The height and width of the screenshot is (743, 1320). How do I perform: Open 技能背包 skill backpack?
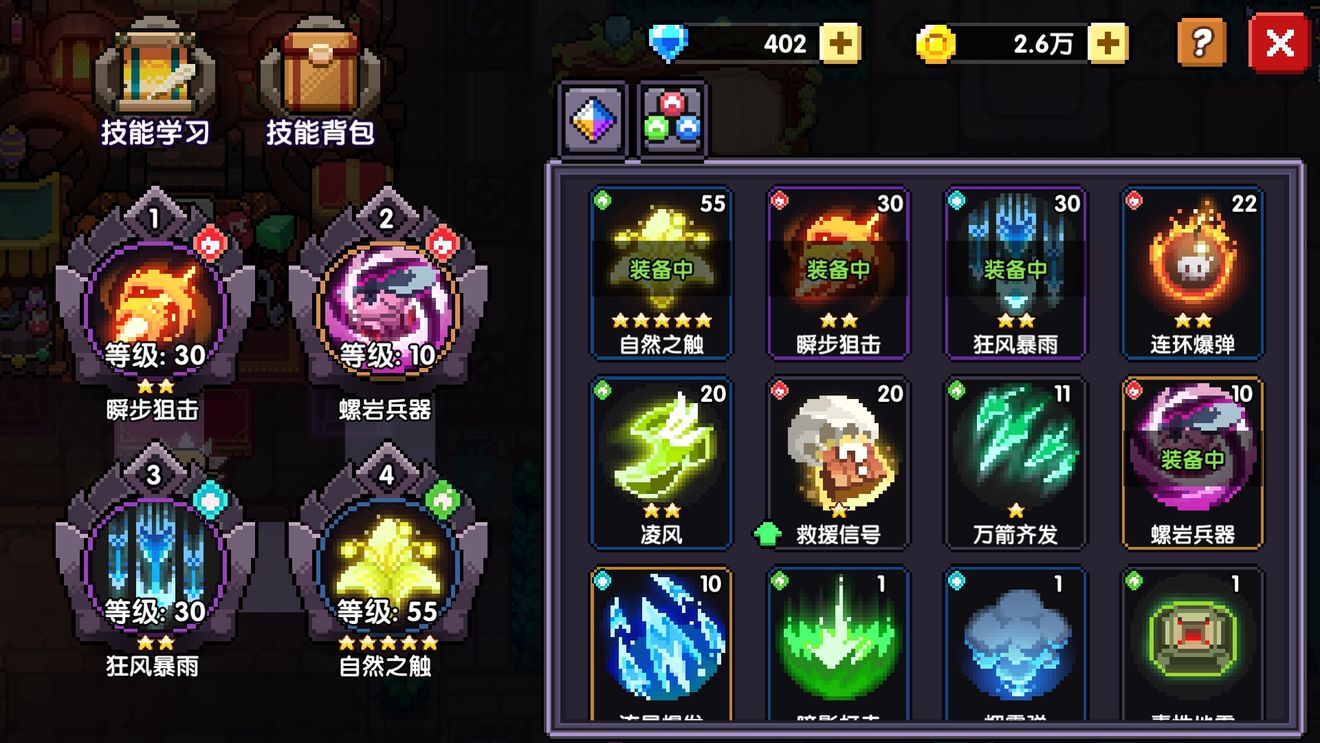(319, 85)
